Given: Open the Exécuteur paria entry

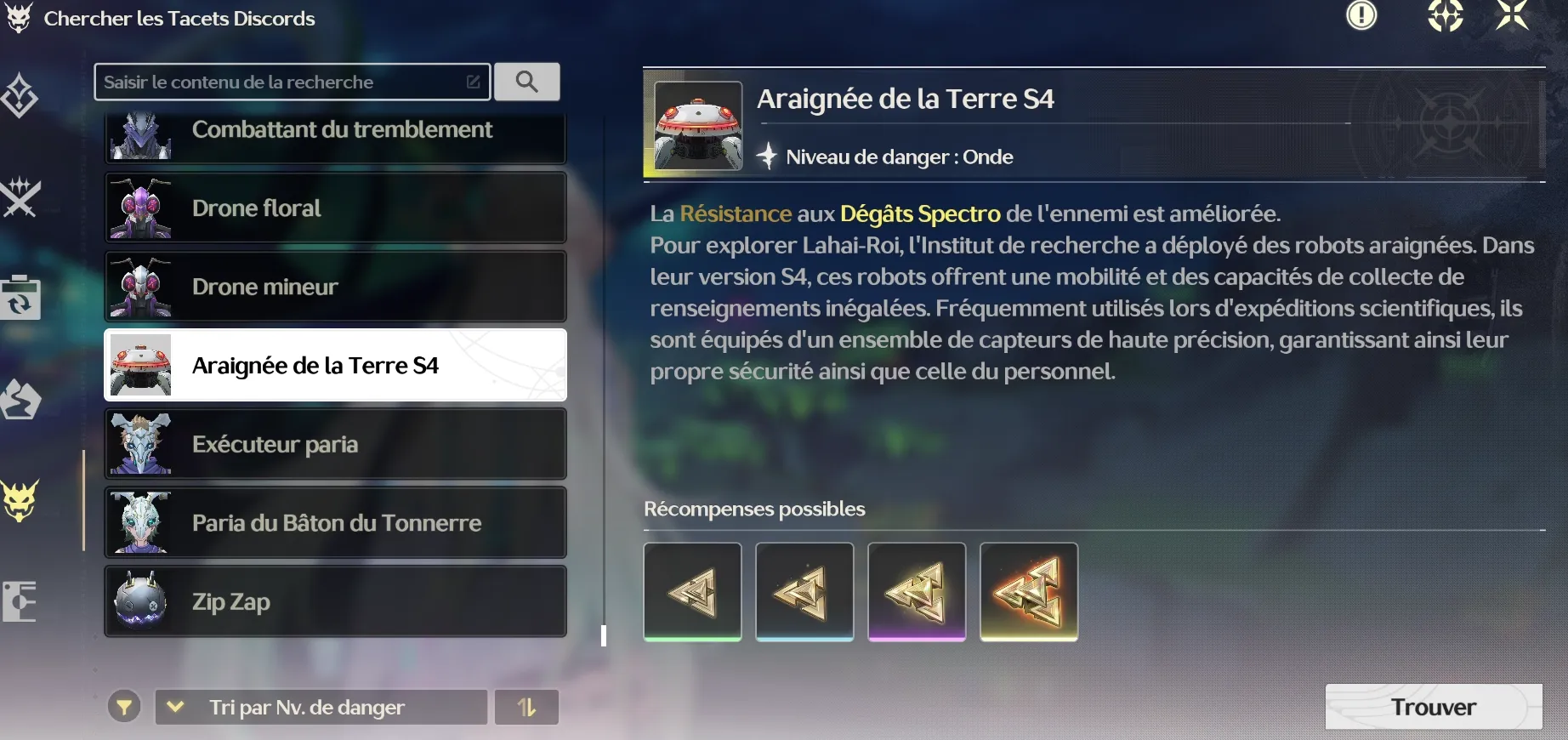Looking at the screenshot, I should click(335, 444).
